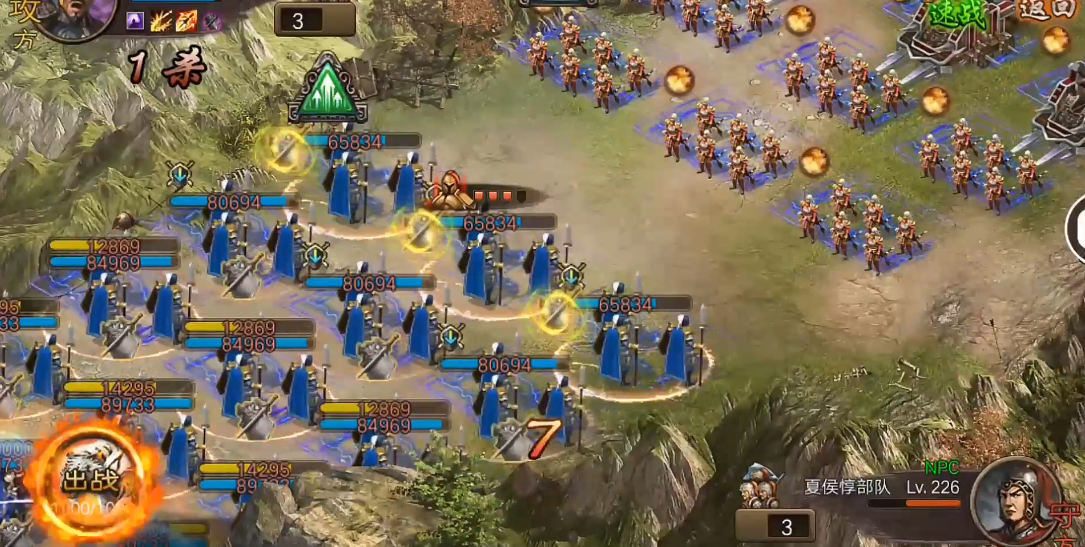Click the 返回 return button
Image resolution: width=1085 pixels, height=547 pixels.
tap(1049, 10)
